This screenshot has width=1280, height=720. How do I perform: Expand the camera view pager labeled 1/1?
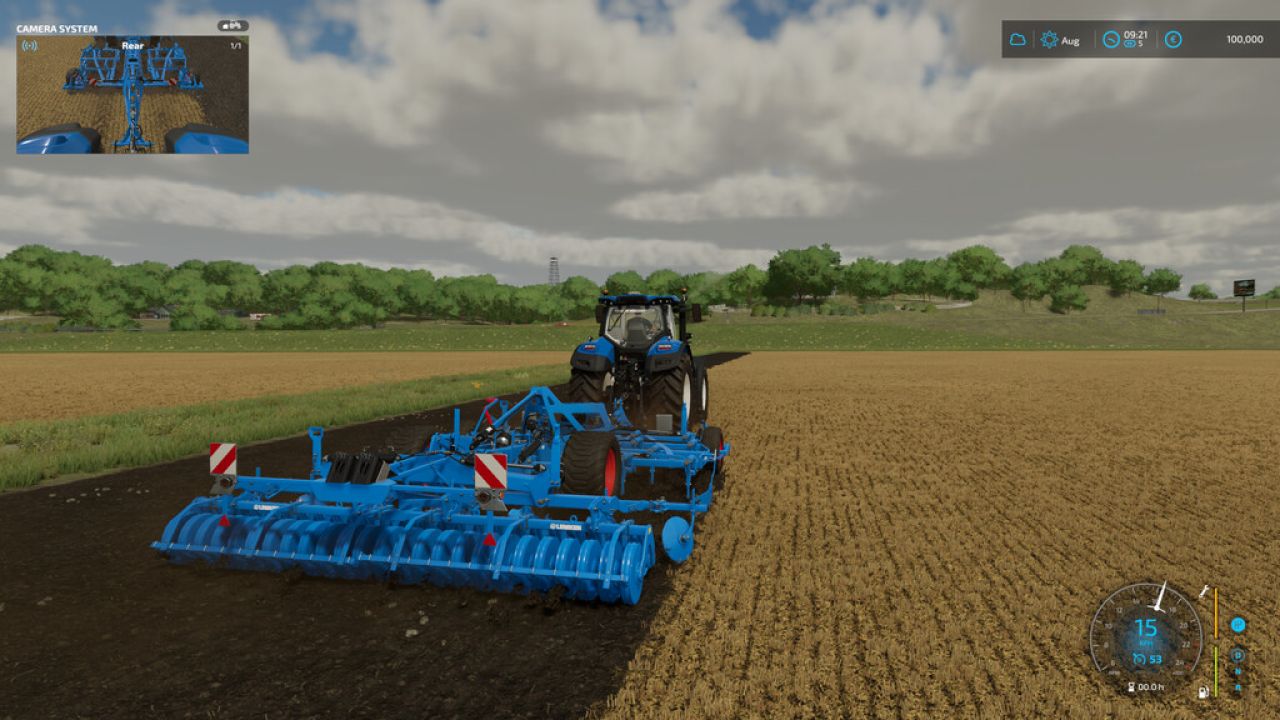click(x=236, y=46)
